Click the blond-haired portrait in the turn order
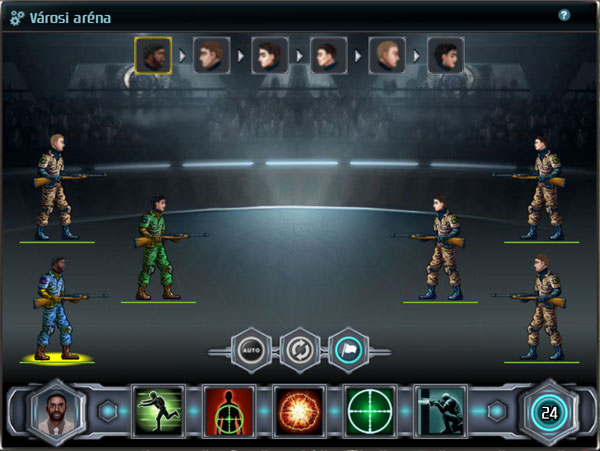This screenshot has height=451, width=600. (x=387, y=55)
